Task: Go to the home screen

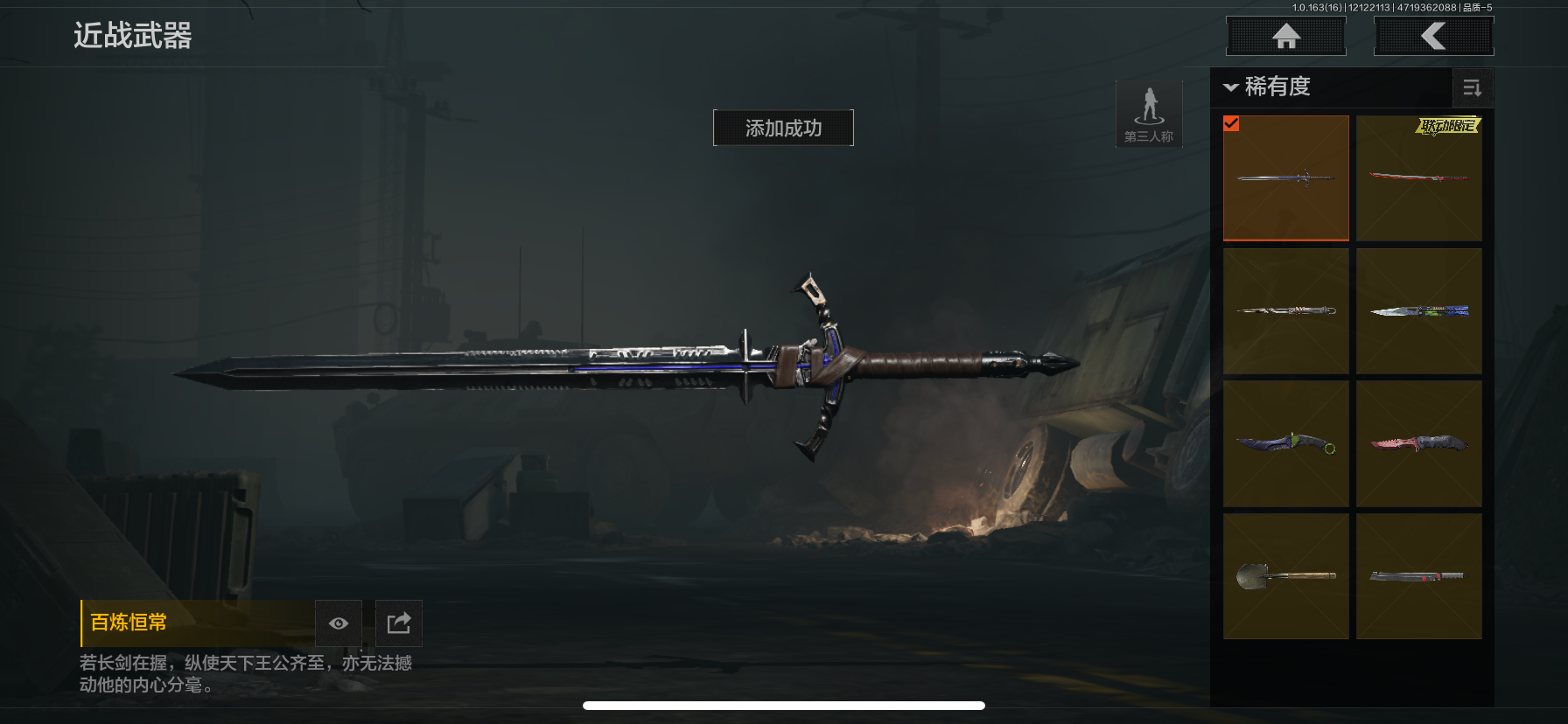Action: pos(1285,36)
